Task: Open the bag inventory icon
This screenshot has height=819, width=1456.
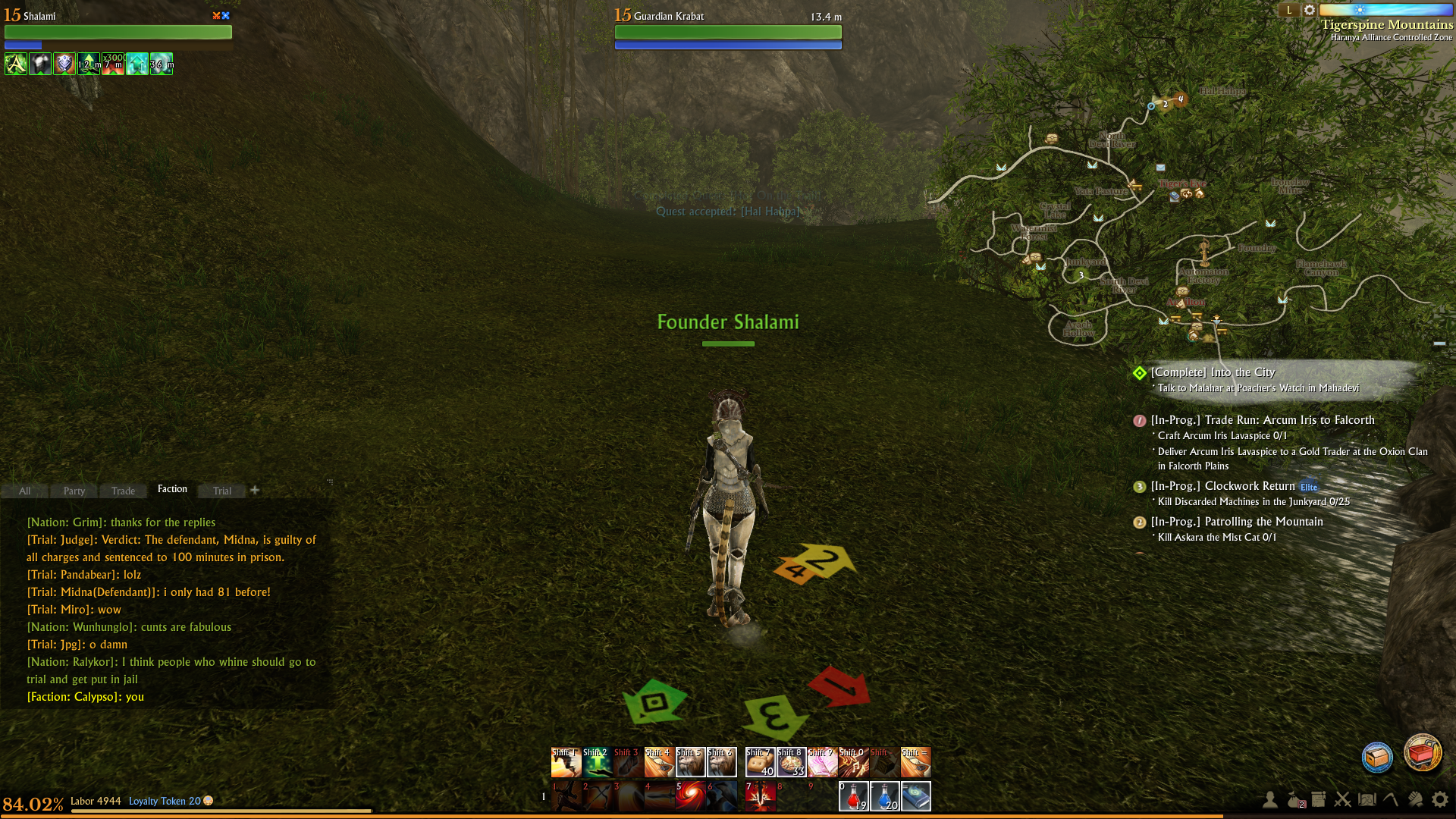Action: click(x=1295, y=799)
